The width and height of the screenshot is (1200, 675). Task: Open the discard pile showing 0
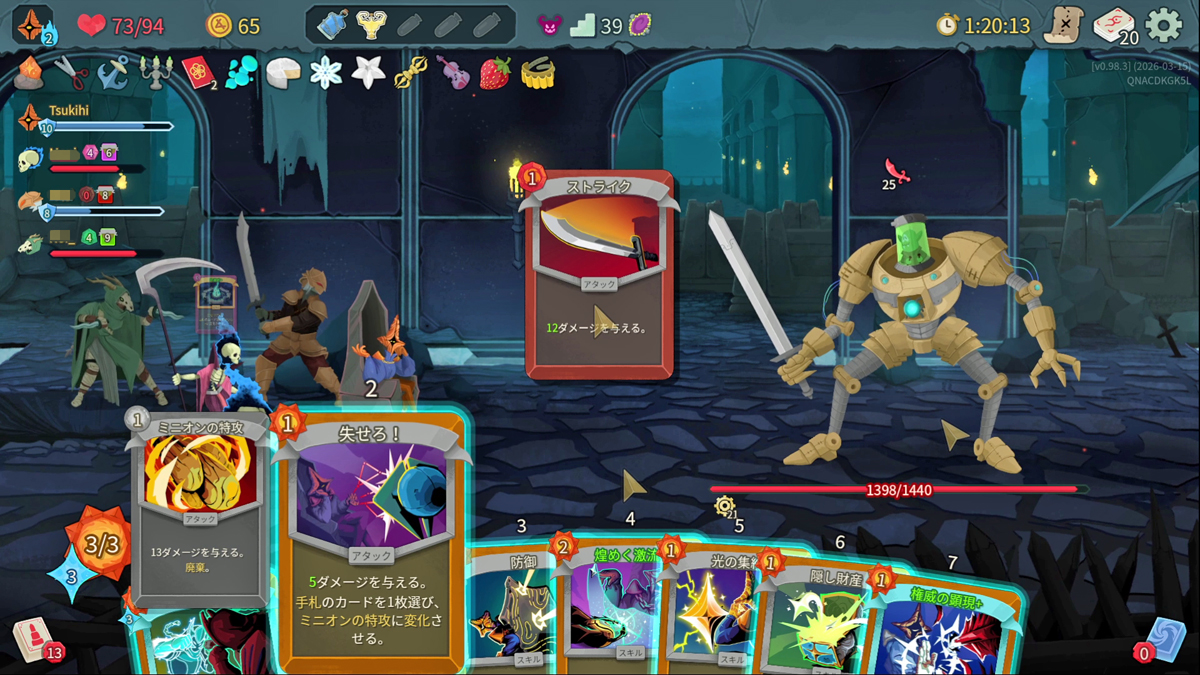point(1163,640)
